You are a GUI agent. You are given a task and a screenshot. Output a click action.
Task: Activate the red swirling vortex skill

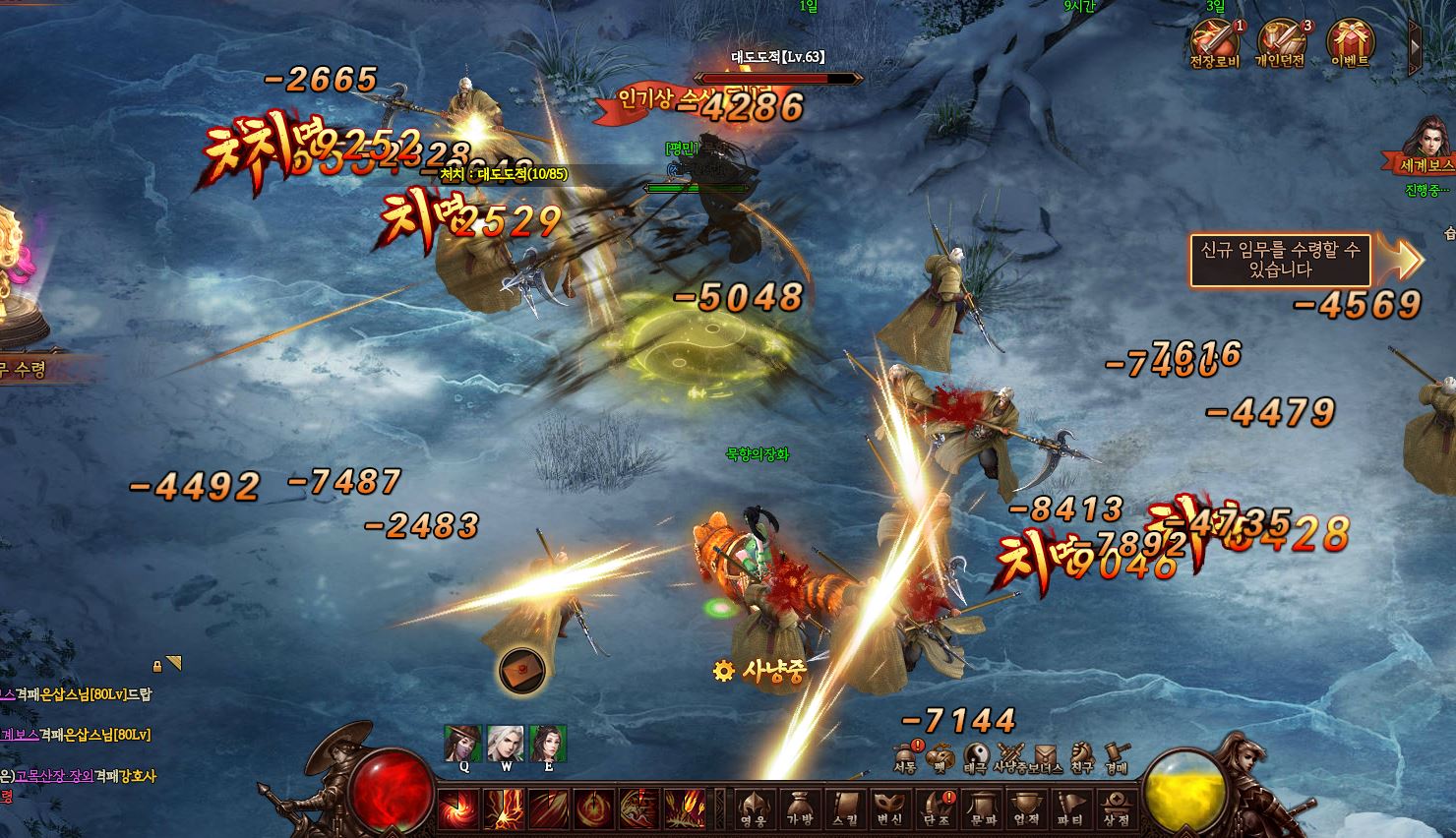point(458,808)
